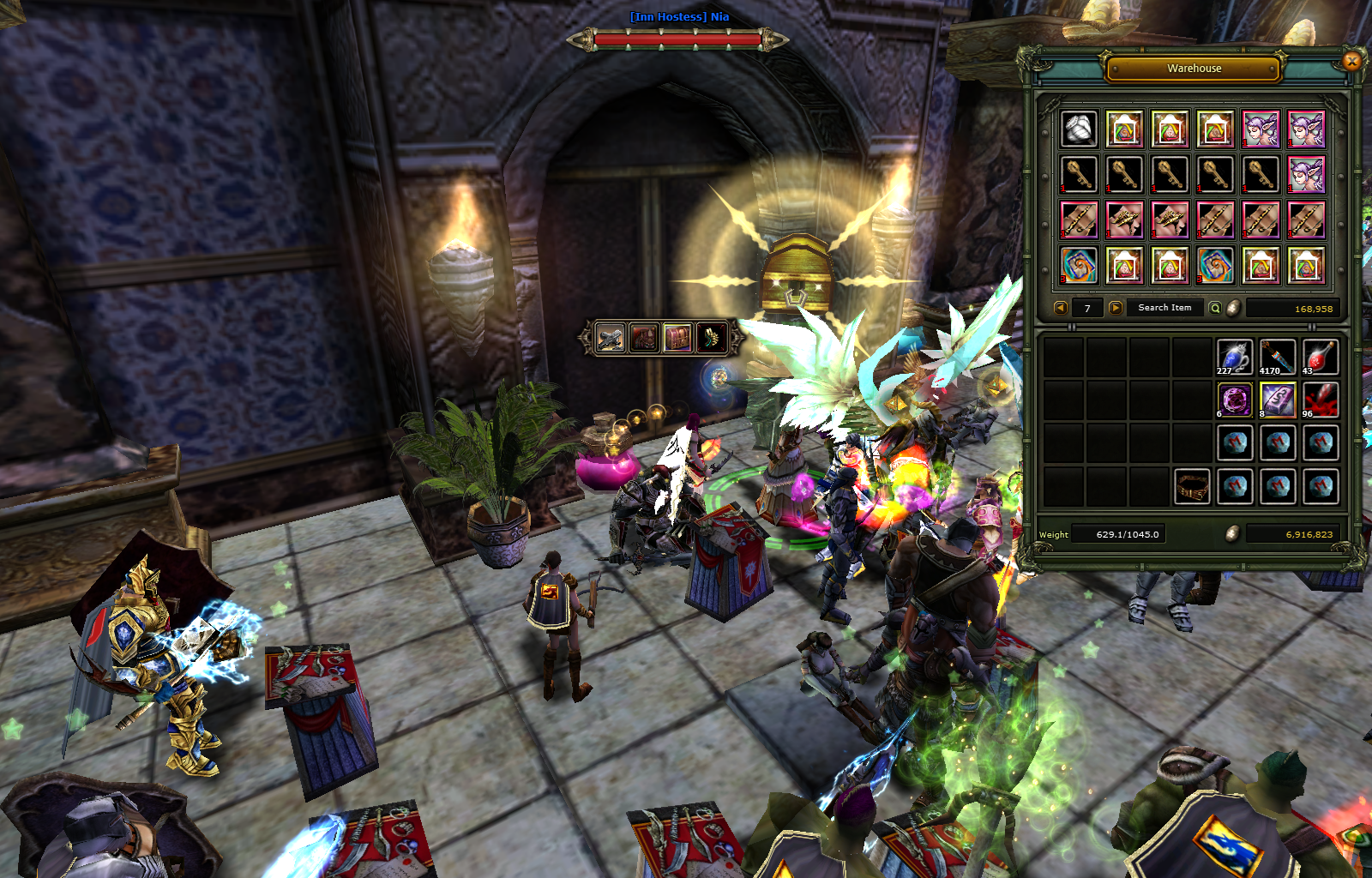1372x878 pixels.
Task: Select the blue mana potion stack of 227
Action: point(1235,357)
